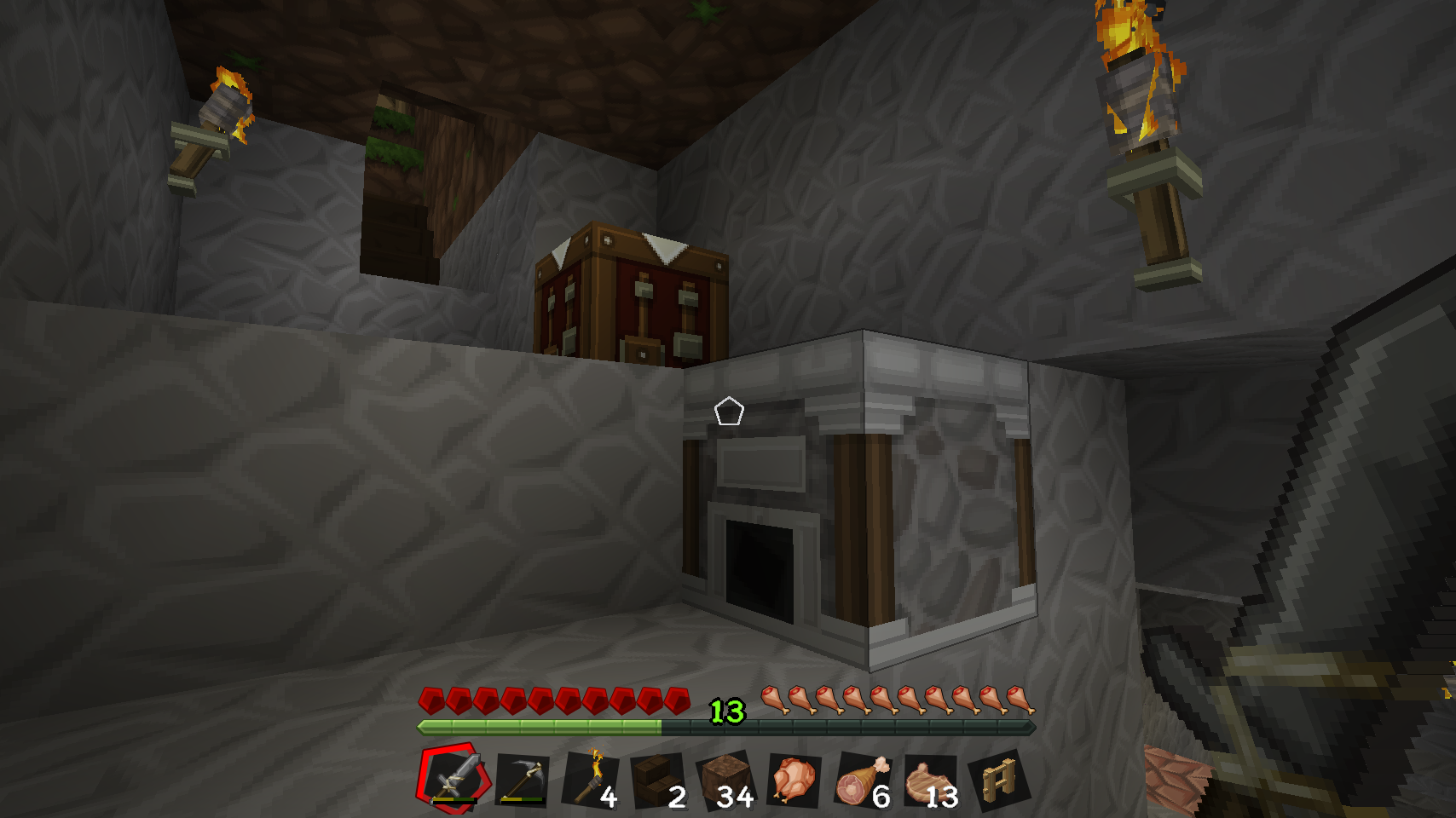Select the torch stack slot
This screenshot has height=818, width=1456.
coord(590,780)
